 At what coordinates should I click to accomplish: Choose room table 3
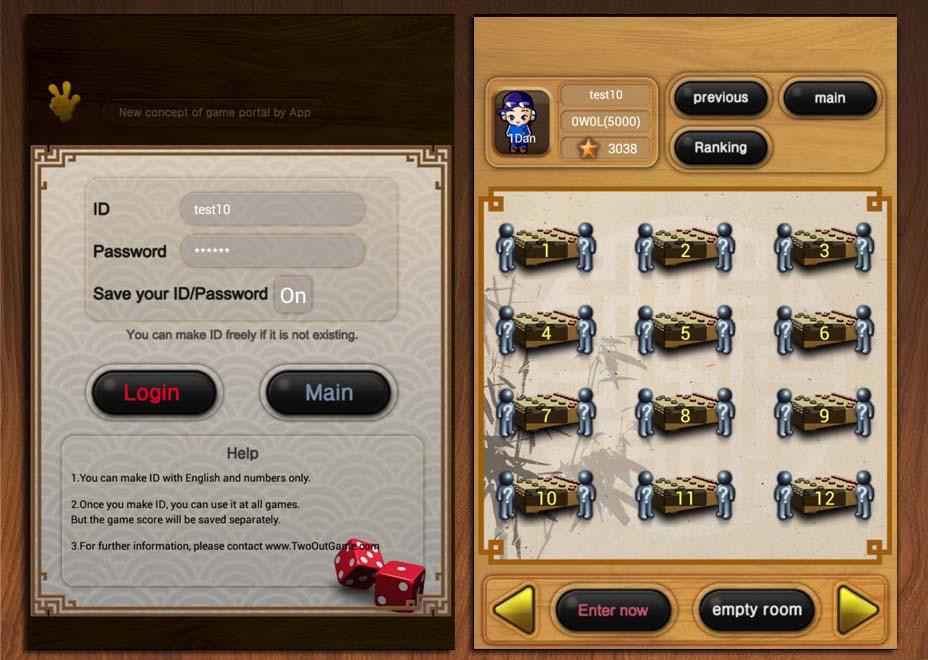click(824, 249)
